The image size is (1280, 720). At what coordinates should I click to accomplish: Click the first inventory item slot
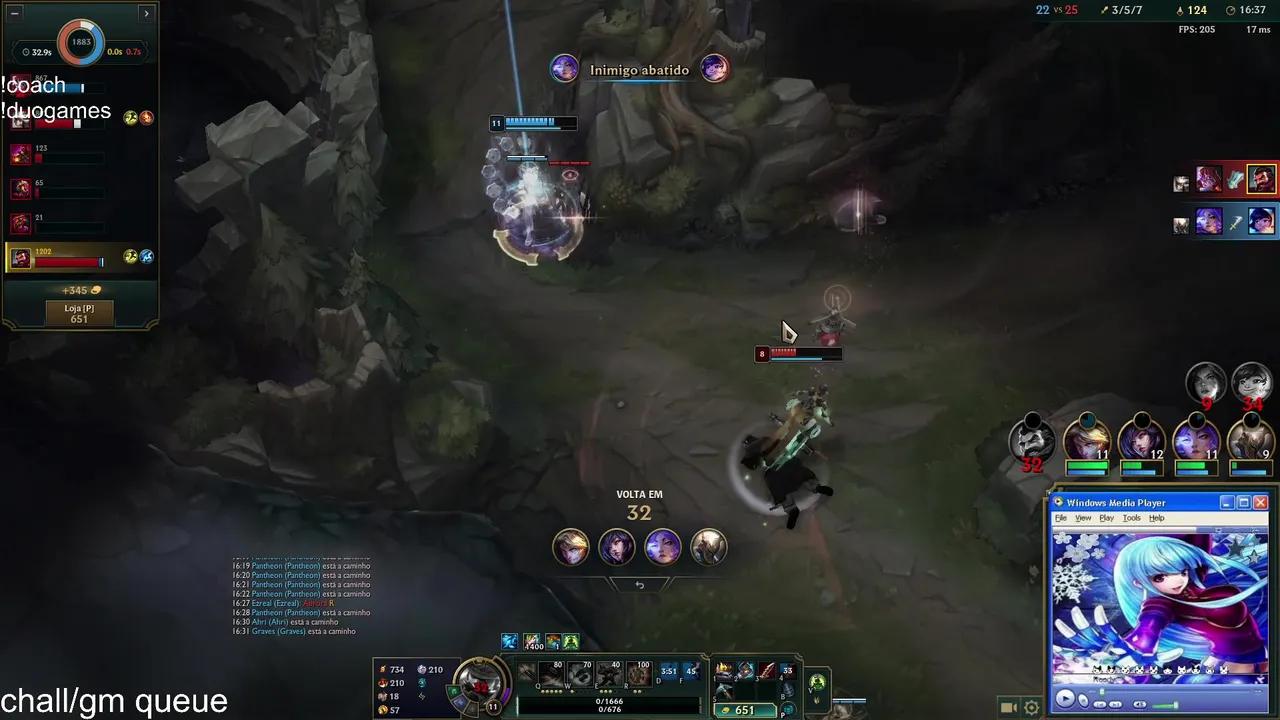pos(725,671)
